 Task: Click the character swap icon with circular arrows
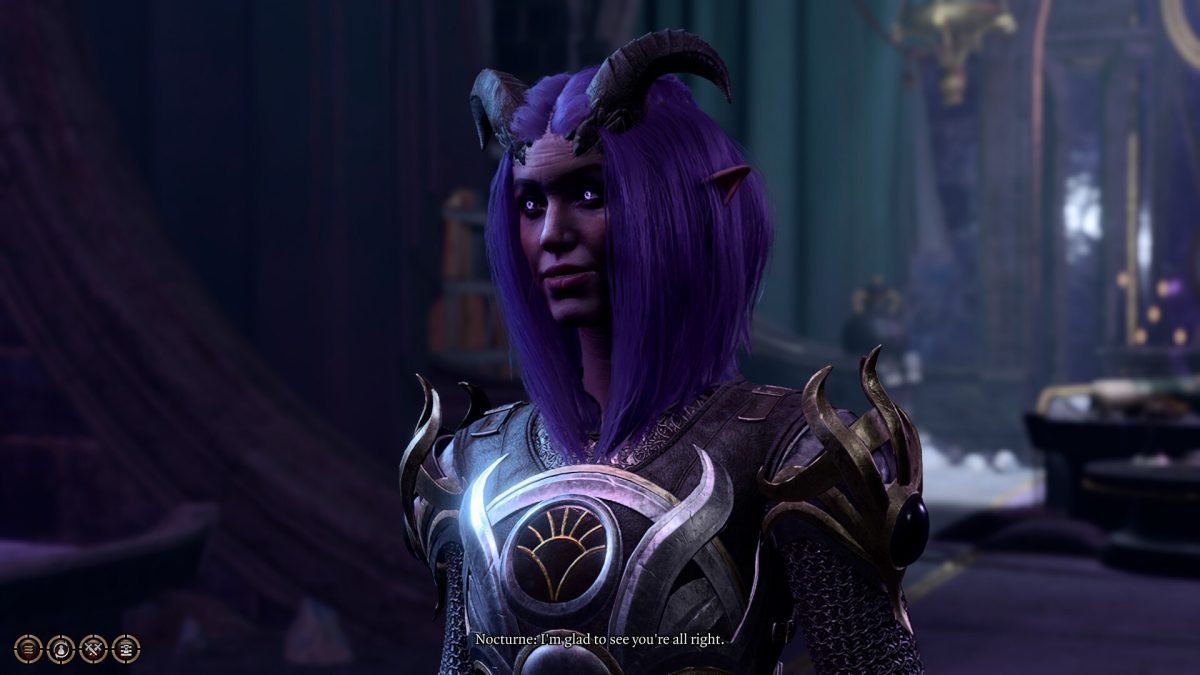pyautogui.click(x=61, y=649)
